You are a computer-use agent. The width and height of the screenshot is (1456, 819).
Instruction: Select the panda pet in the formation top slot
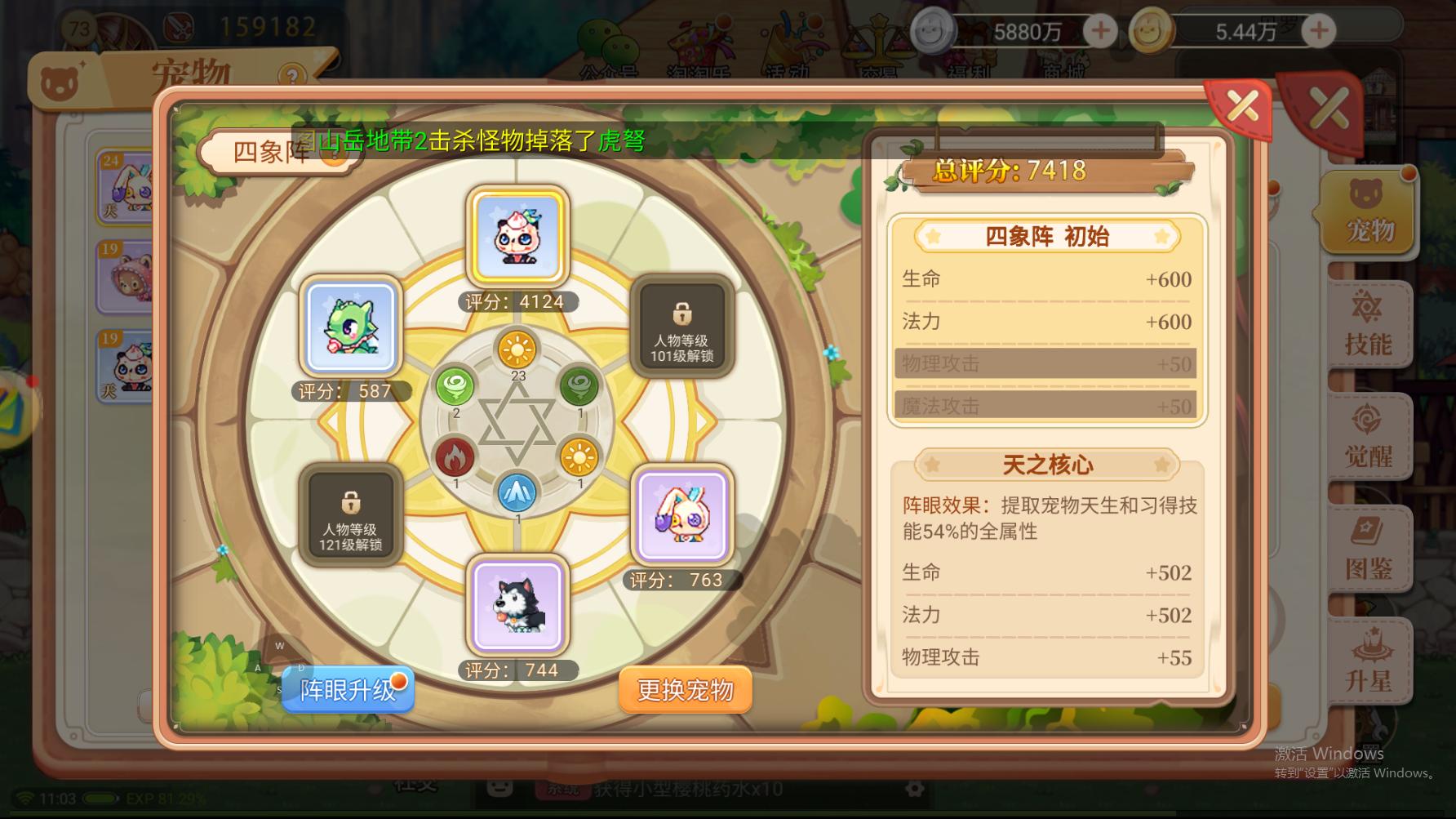(518, 237)
